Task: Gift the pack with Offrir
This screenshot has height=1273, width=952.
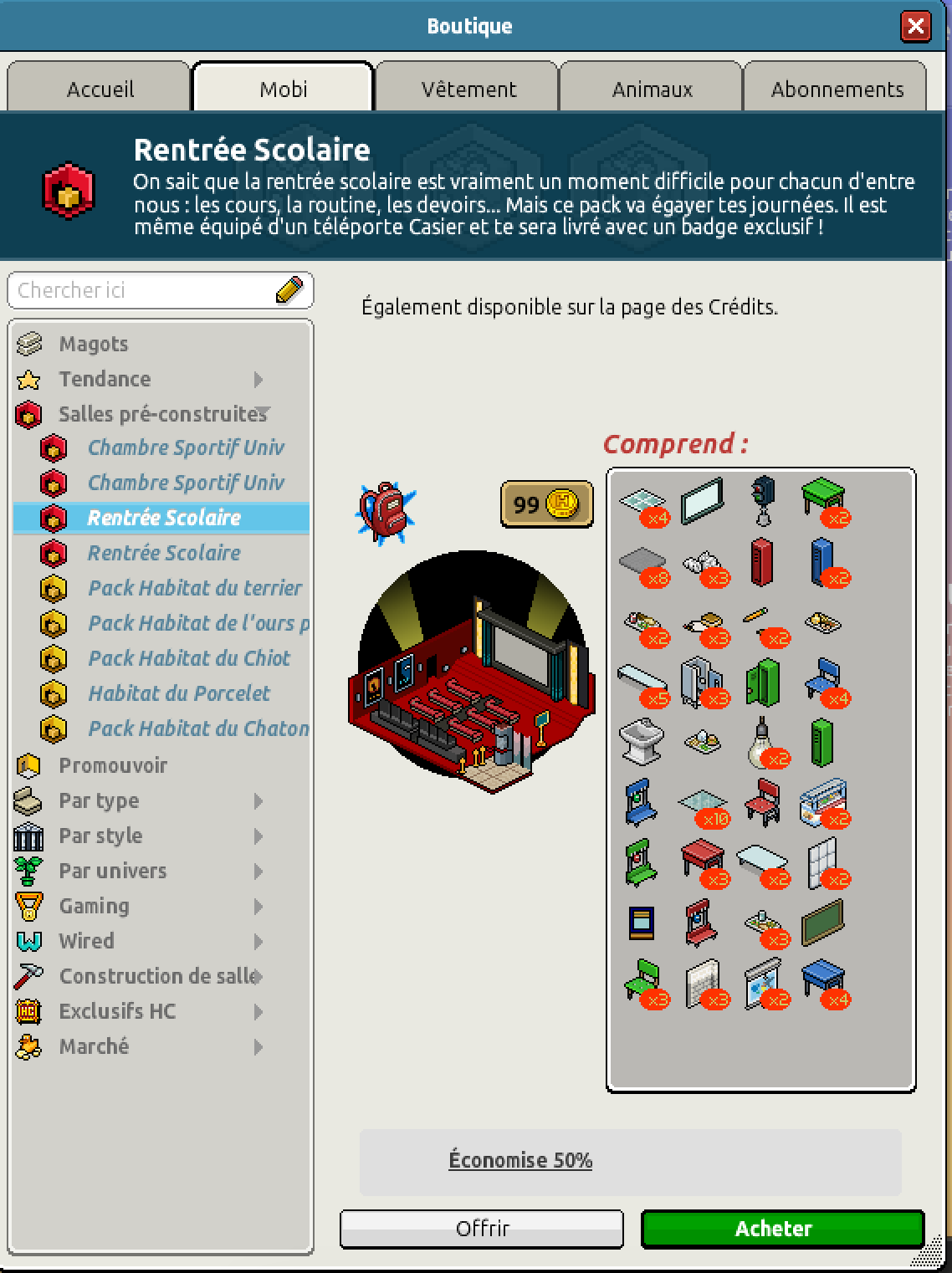Action: pyautogui.click(x=482, y=1228)
